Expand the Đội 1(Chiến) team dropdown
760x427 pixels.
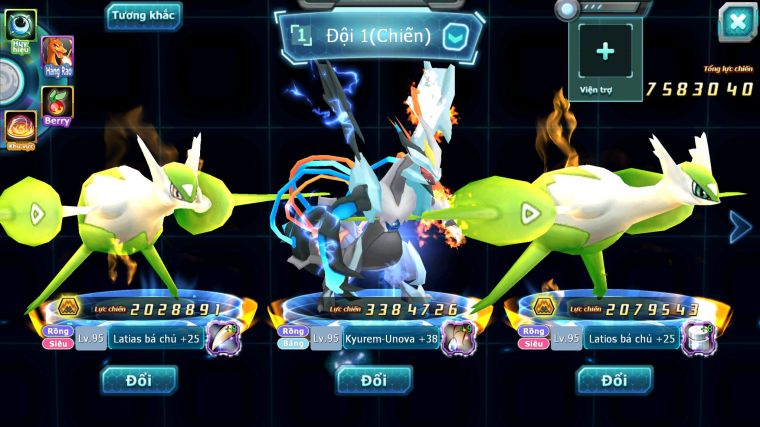[454, 37]
